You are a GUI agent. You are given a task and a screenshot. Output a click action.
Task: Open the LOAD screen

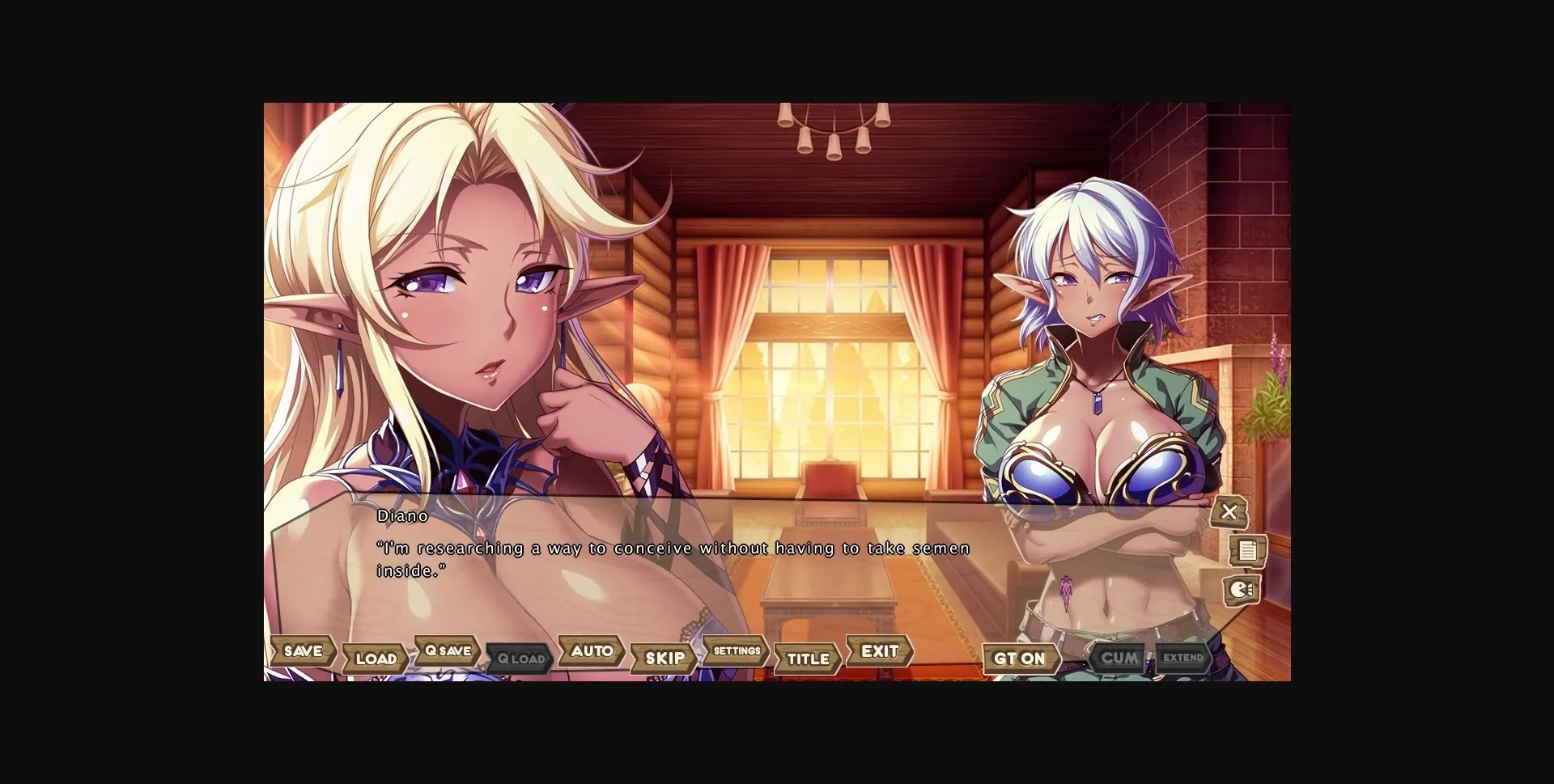(376, 658)
